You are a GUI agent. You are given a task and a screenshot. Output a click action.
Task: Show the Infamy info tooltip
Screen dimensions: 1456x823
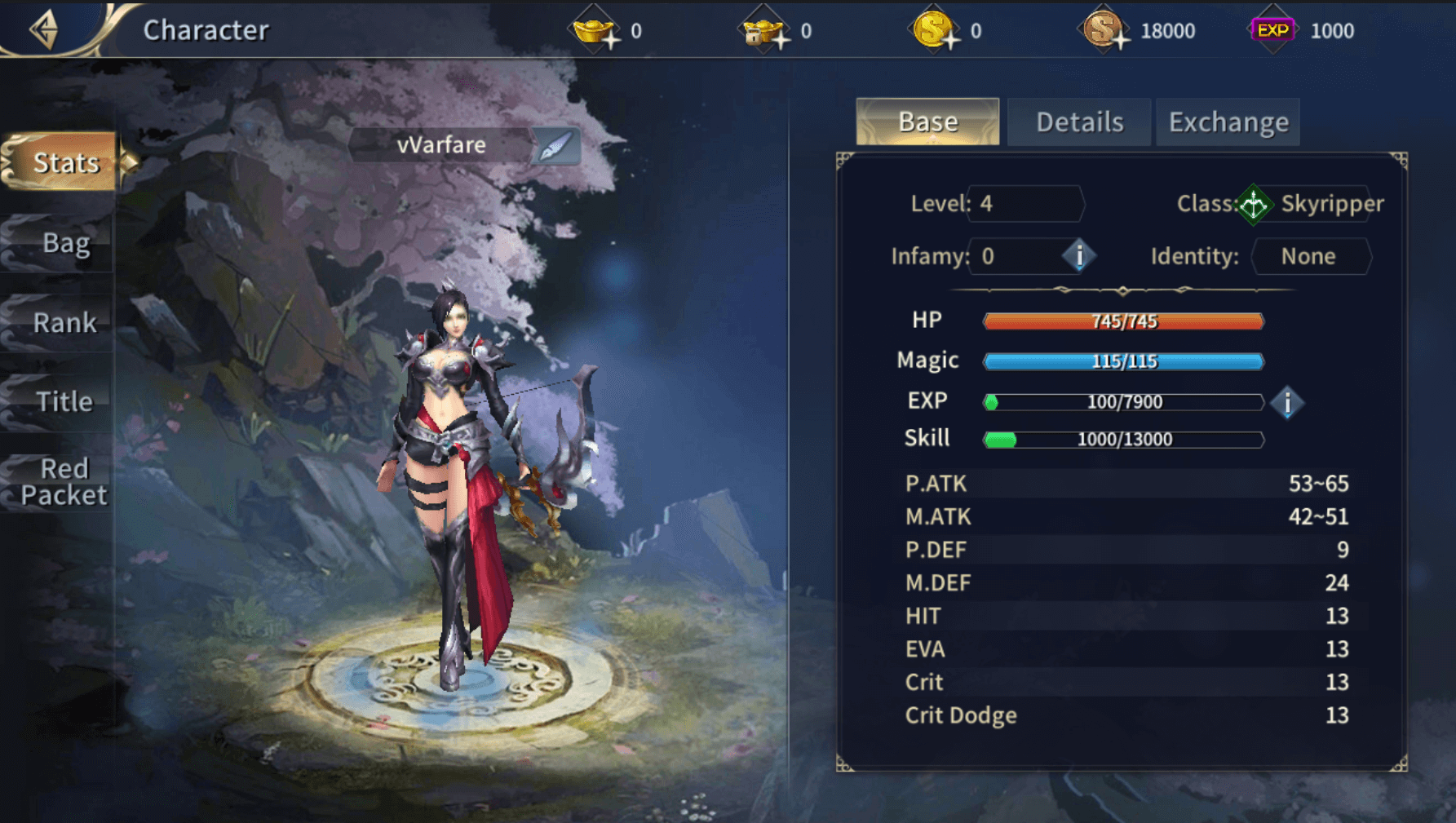pos(1078,256)
